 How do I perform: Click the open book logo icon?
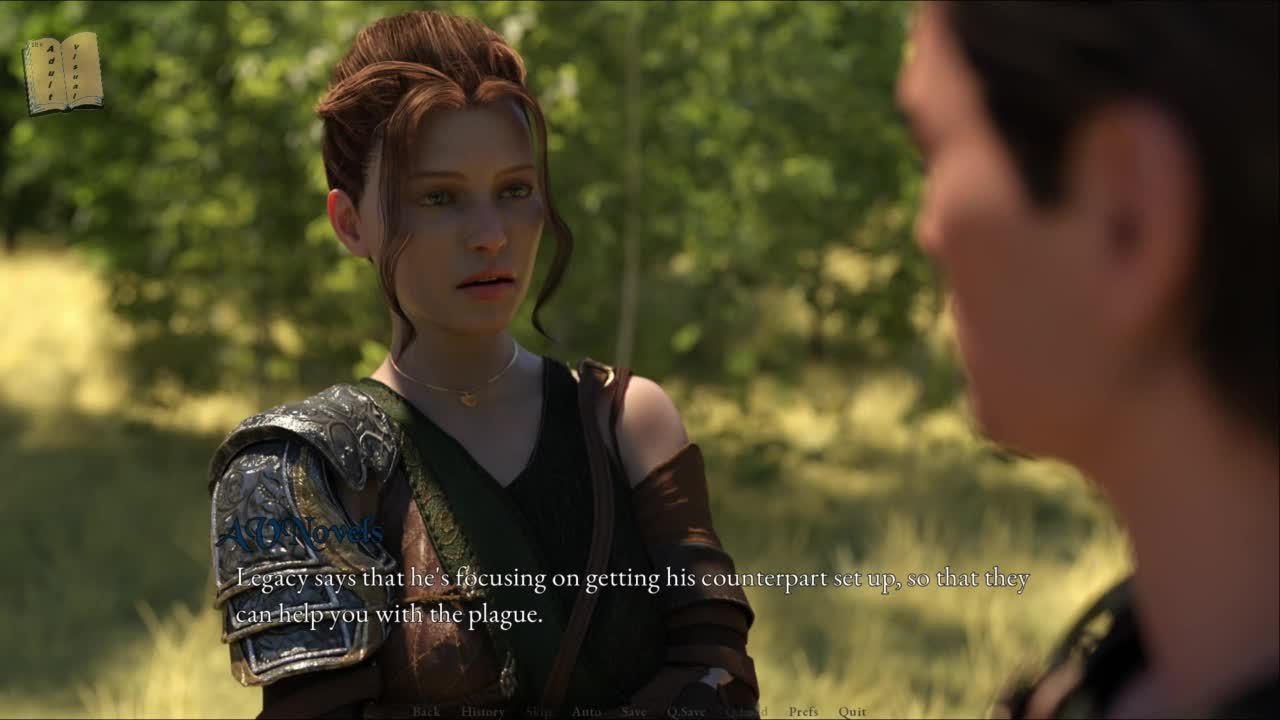point(63,73)
